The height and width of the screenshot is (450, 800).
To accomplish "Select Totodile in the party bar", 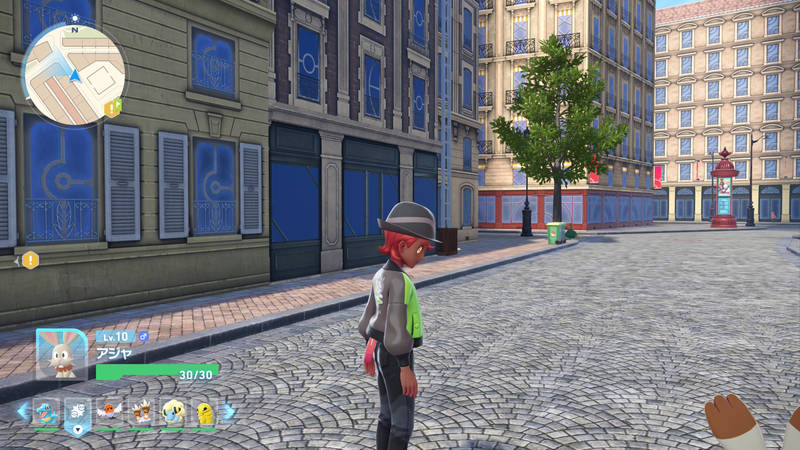I will (46, 412).
